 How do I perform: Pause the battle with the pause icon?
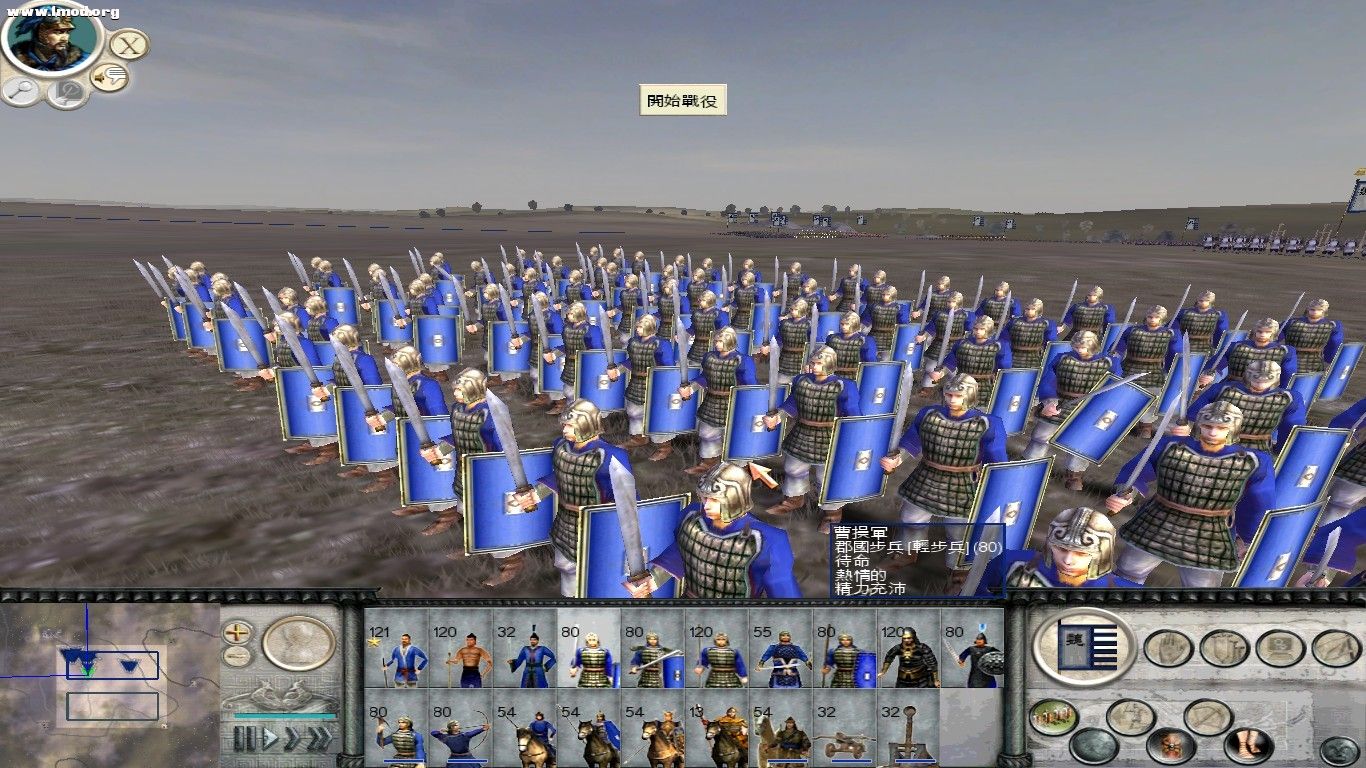coord(243,737)
